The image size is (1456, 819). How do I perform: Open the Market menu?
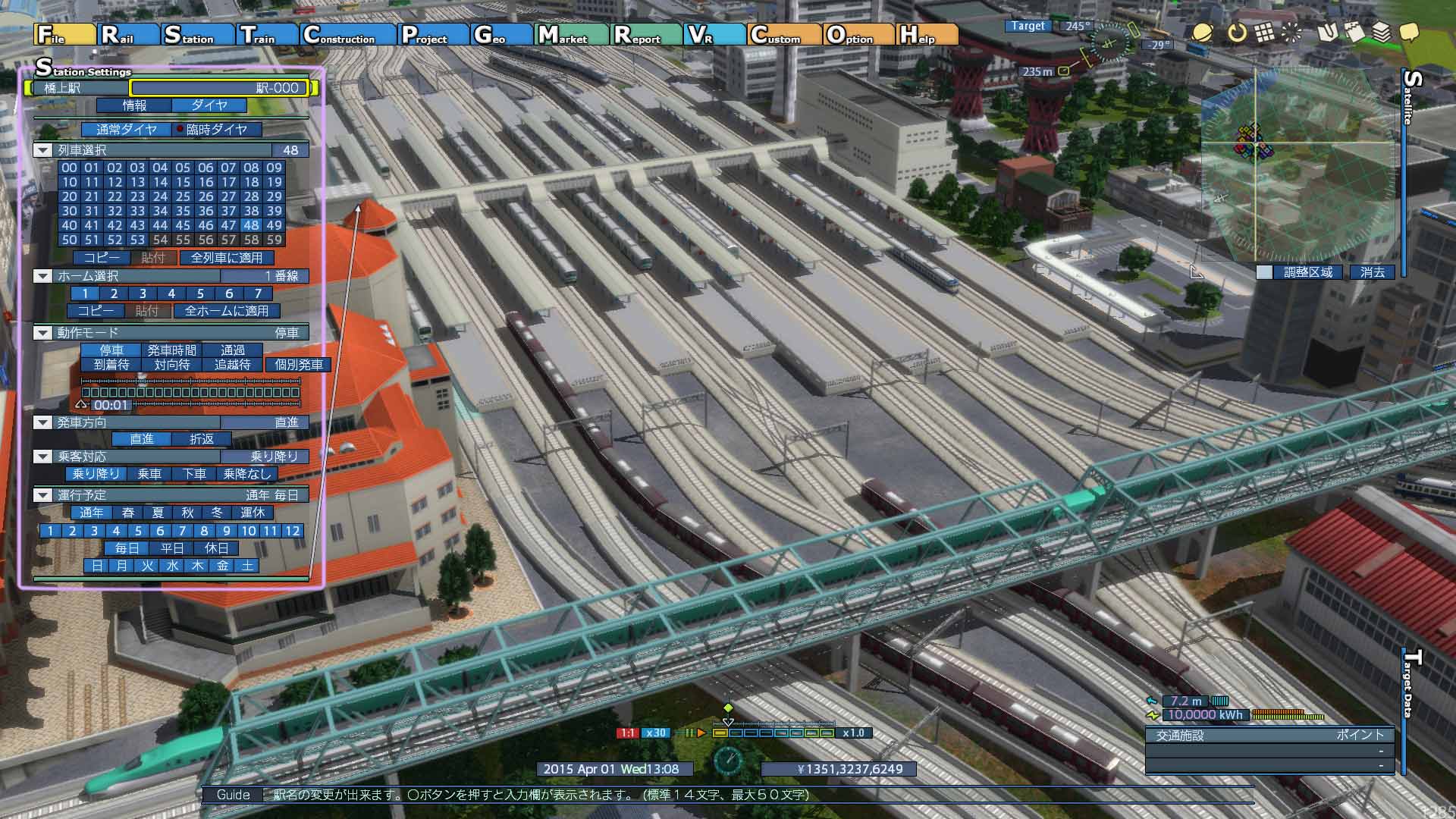572,35
